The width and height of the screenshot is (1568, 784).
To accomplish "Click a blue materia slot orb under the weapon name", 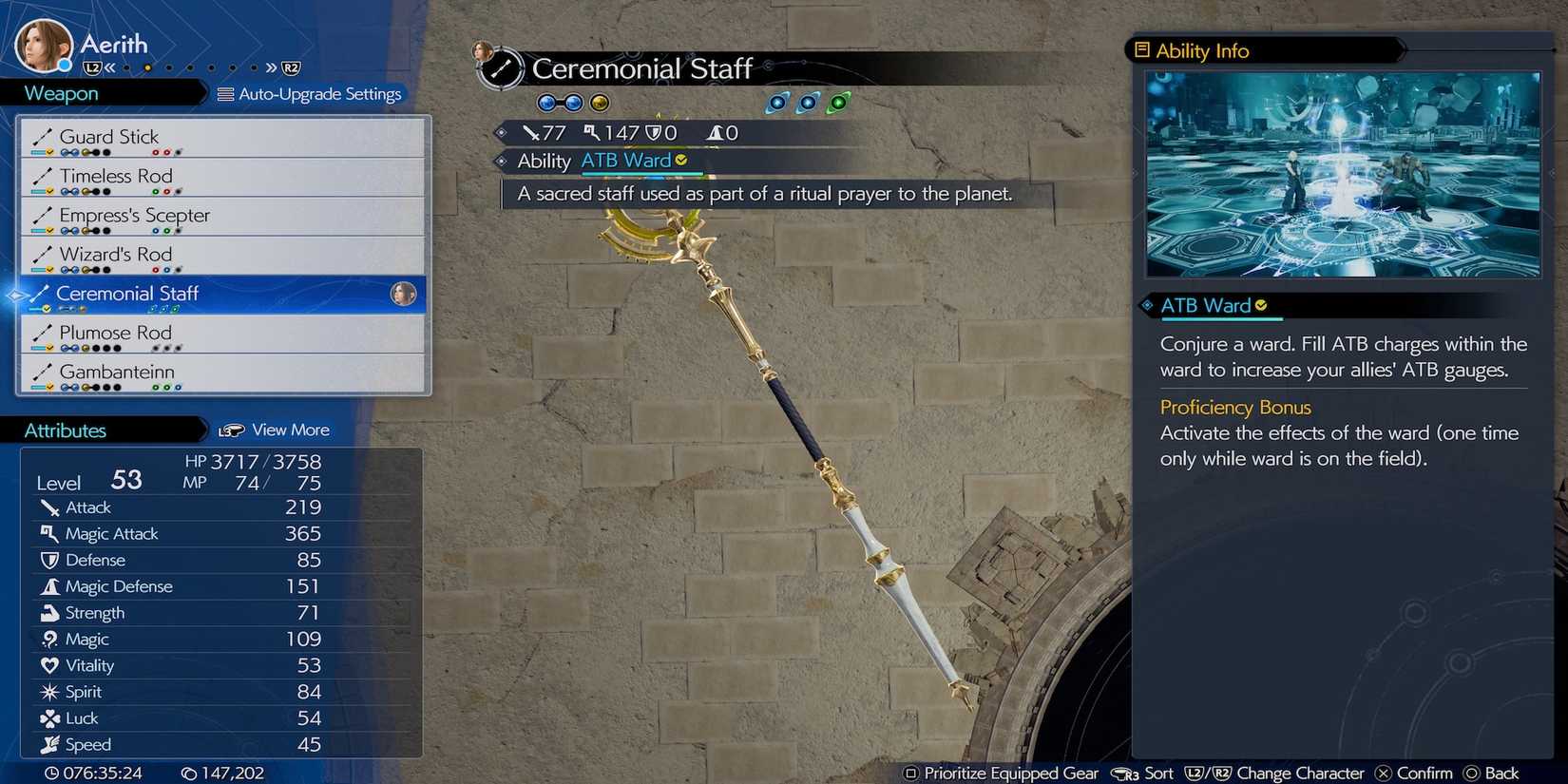I will point(546,102).
